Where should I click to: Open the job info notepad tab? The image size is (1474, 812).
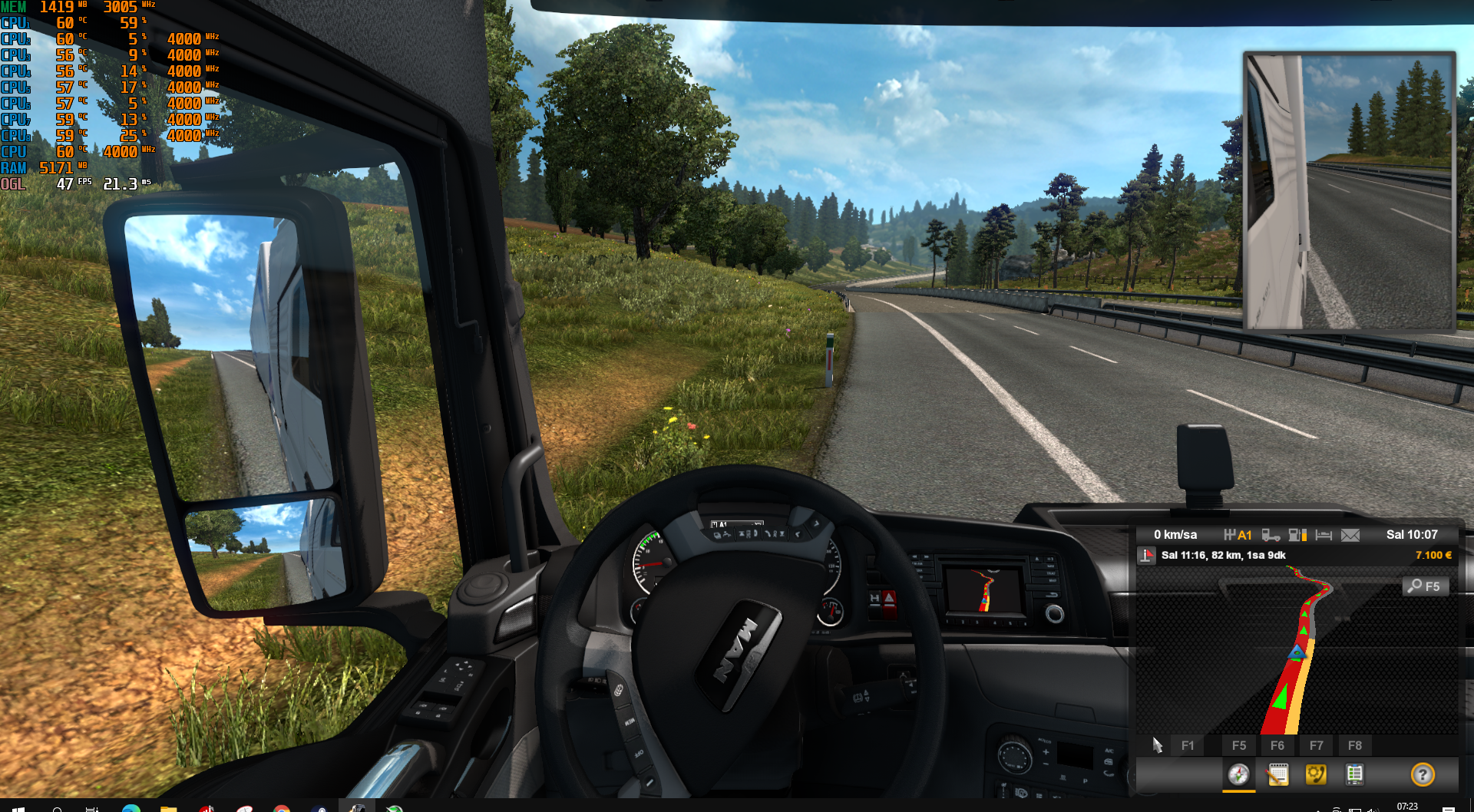(x=1277, y=774)
